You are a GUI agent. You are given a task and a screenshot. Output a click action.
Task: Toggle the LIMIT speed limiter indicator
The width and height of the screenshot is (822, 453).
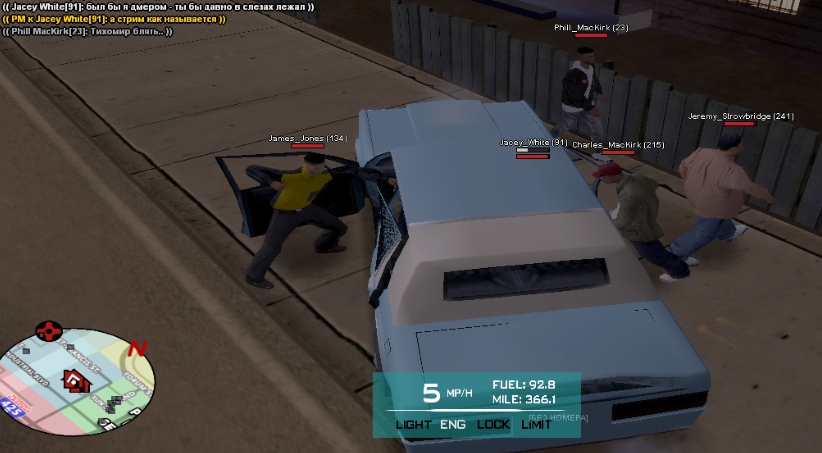pyautogui.click(x=537, y=424)
